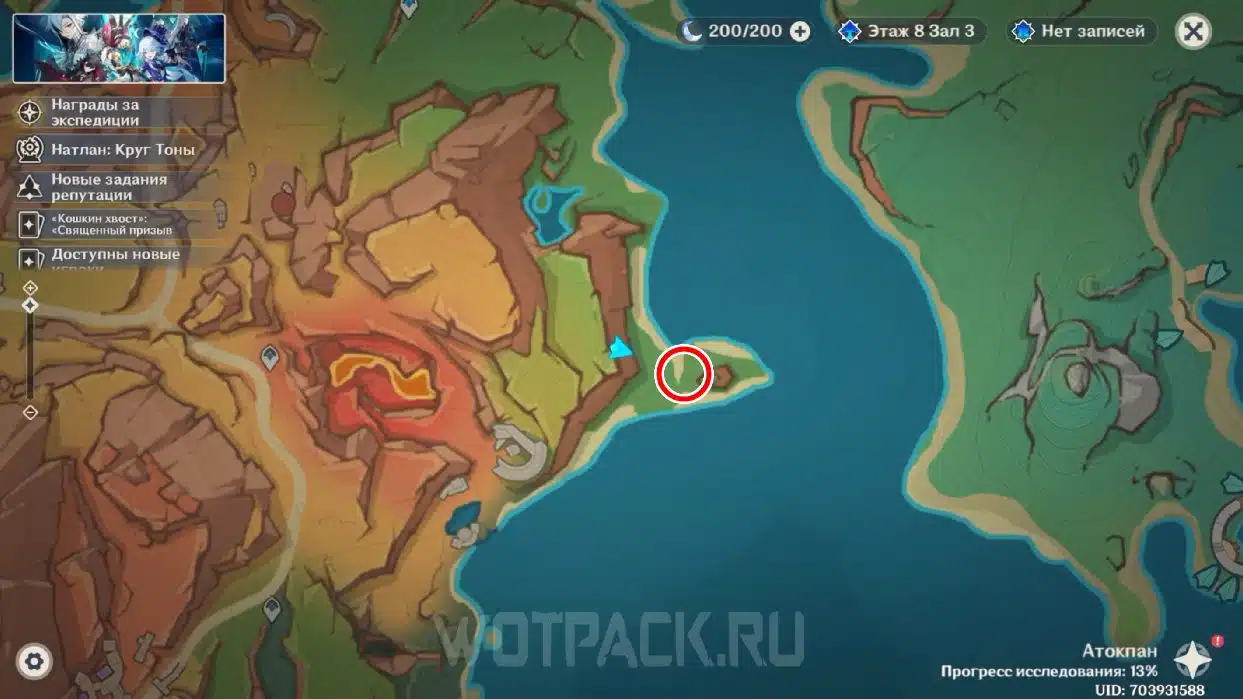
Task: Click the cyan player arrow marker
Action: [x=621, y=348]
